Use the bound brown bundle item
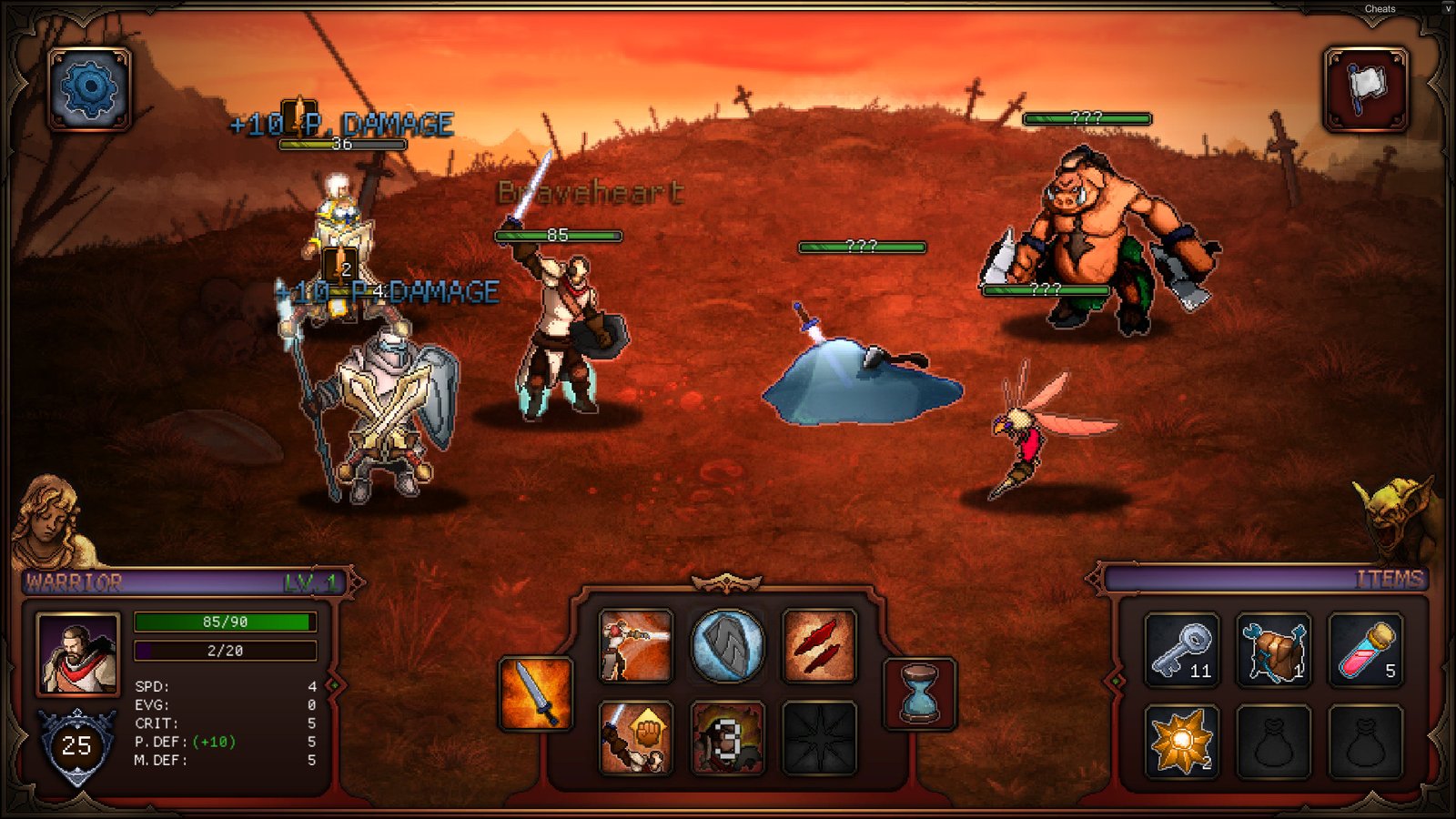 (1274, 649)
